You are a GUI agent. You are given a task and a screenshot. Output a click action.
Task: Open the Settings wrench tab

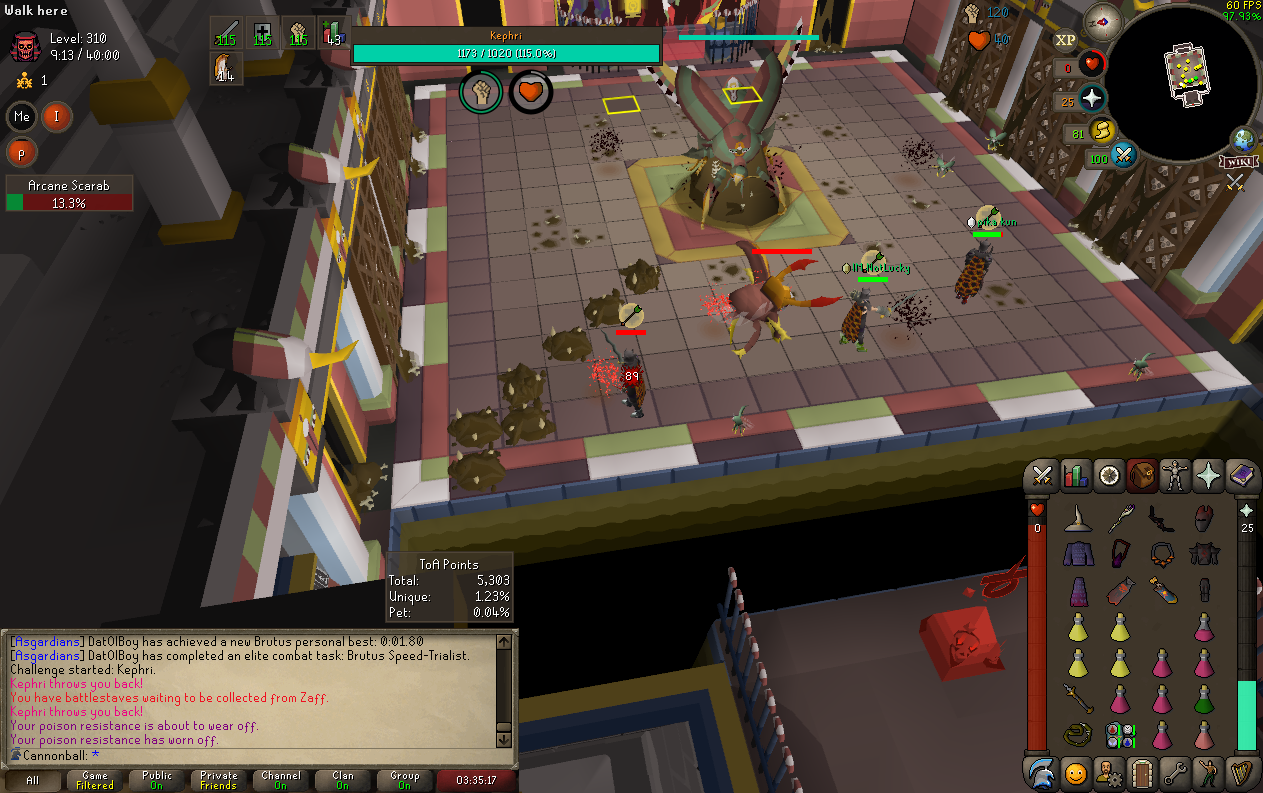[1175, 773]
